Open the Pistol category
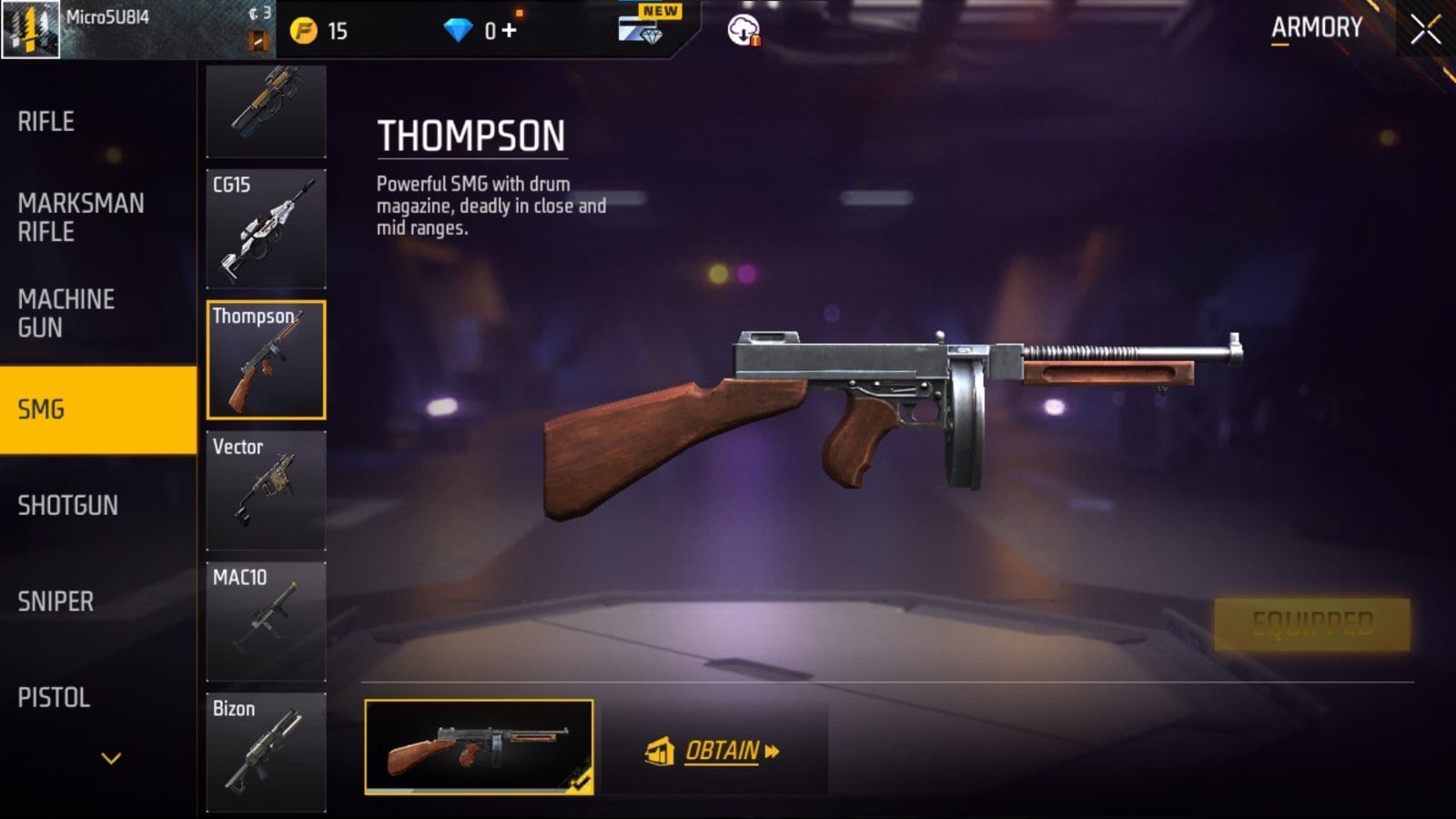Image resolution: width=1456 pixels, height=819 pixels. point(54,698)
